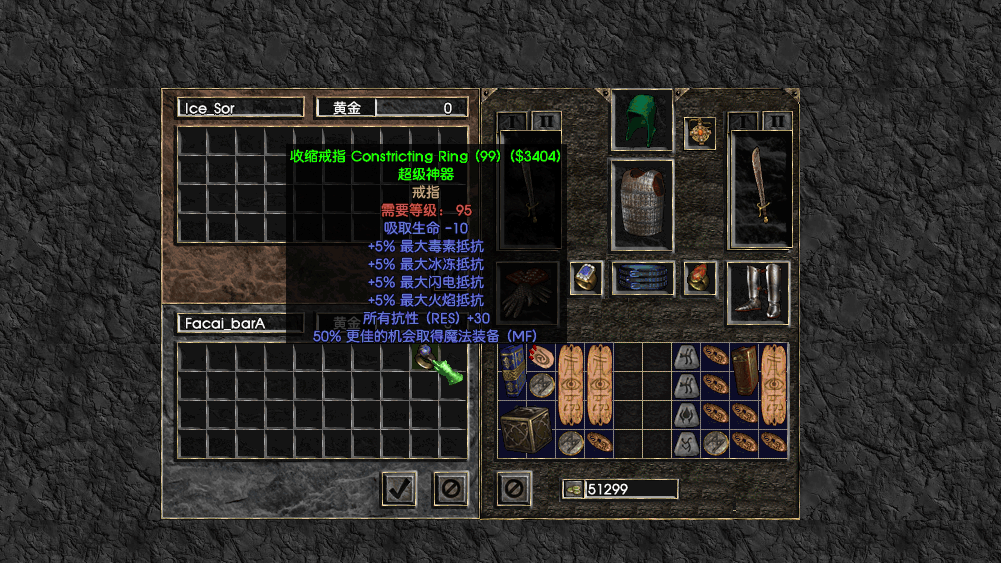Select the Horadric Cube in the inventory
Image resolution: width=1001 pixels, height=563 pixels.
(525, 429)
